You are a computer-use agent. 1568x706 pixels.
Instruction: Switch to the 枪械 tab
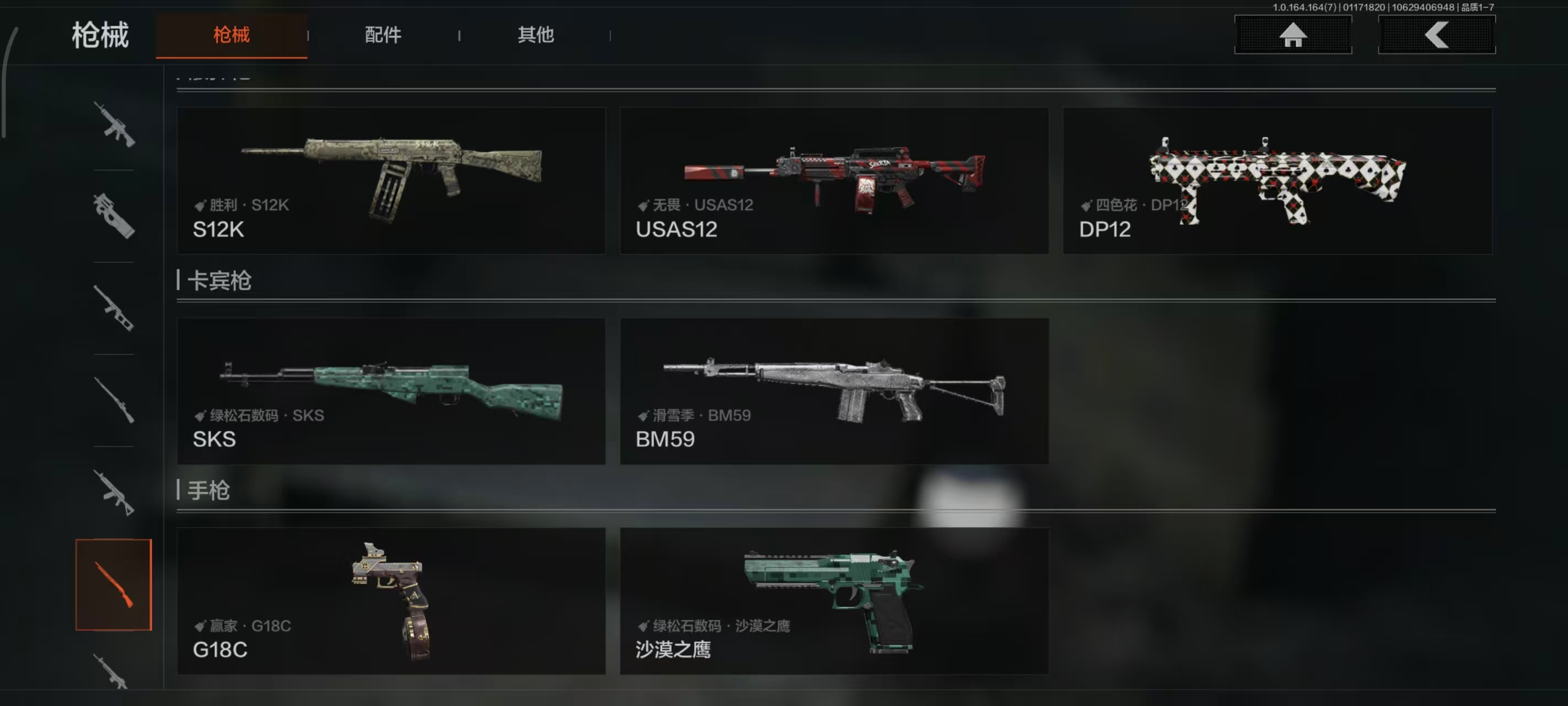point(232,35)
